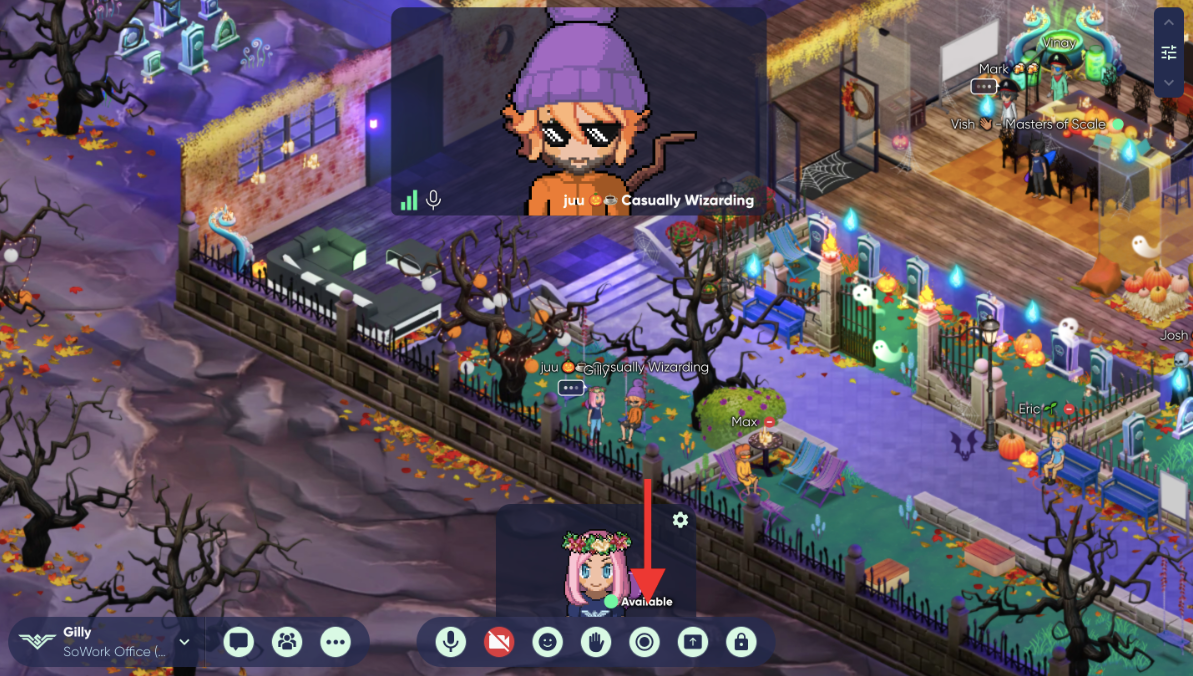Open the sliders settings panel control
1193x676 pixels.
(1169, 53)
